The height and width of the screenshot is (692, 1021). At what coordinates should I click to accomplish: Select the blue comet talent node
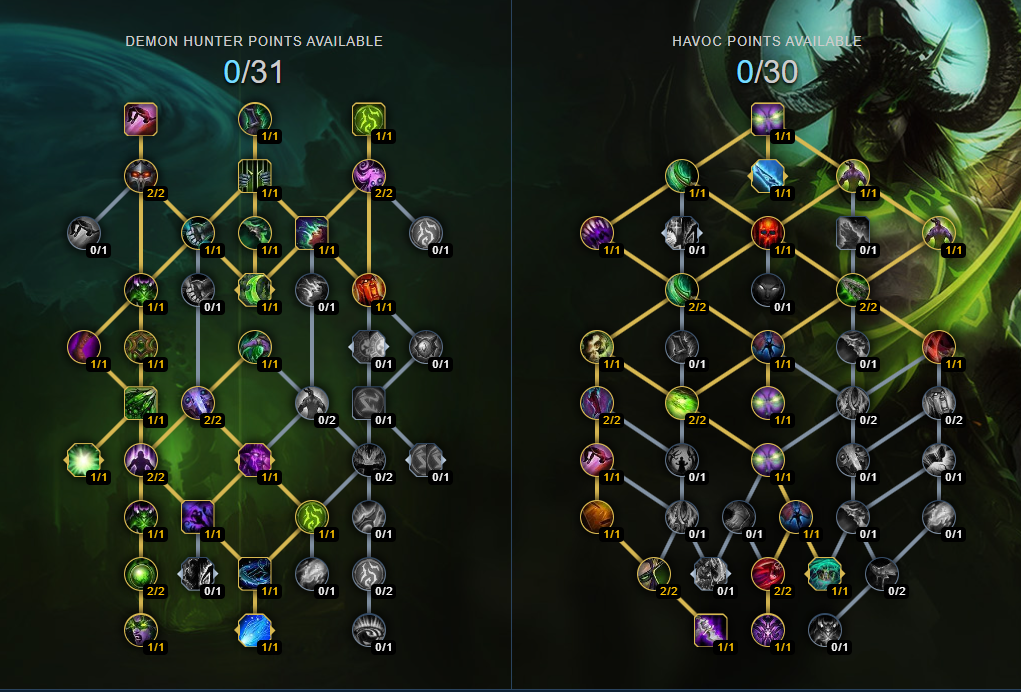254,629
